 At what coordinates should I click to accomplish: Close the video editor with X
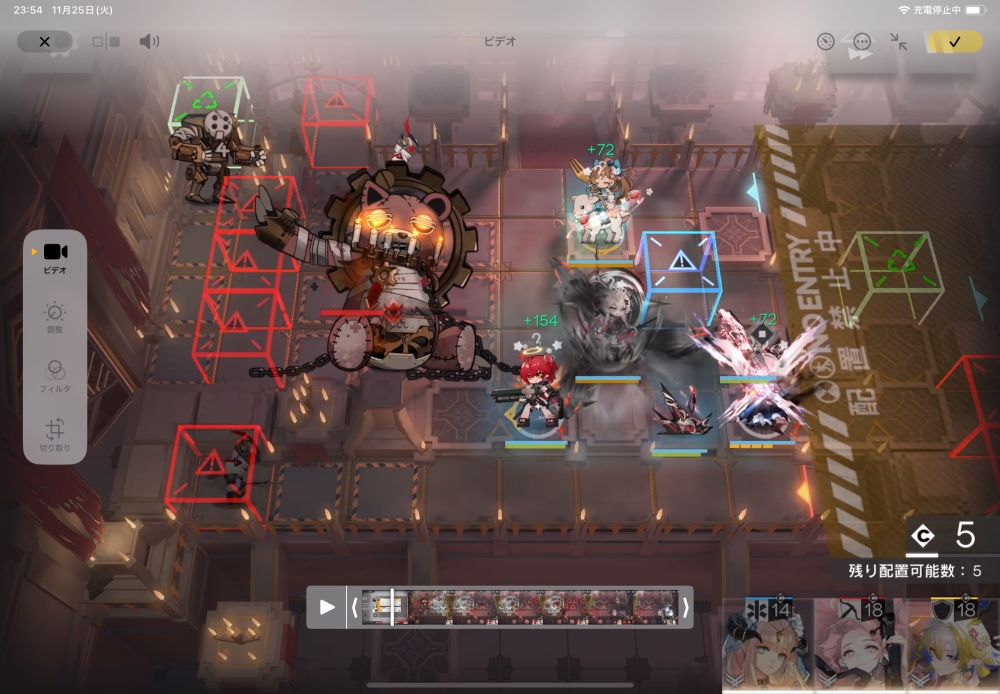point(44,42)
